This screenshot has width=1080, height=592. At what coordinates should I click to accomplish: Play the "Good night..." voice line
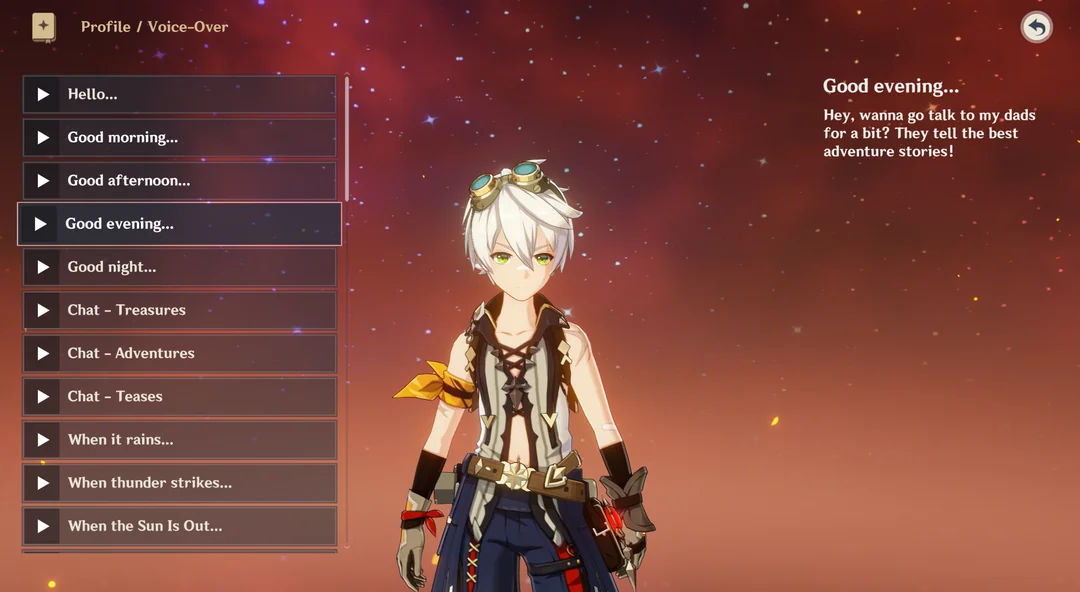click(x=43, y=267)
